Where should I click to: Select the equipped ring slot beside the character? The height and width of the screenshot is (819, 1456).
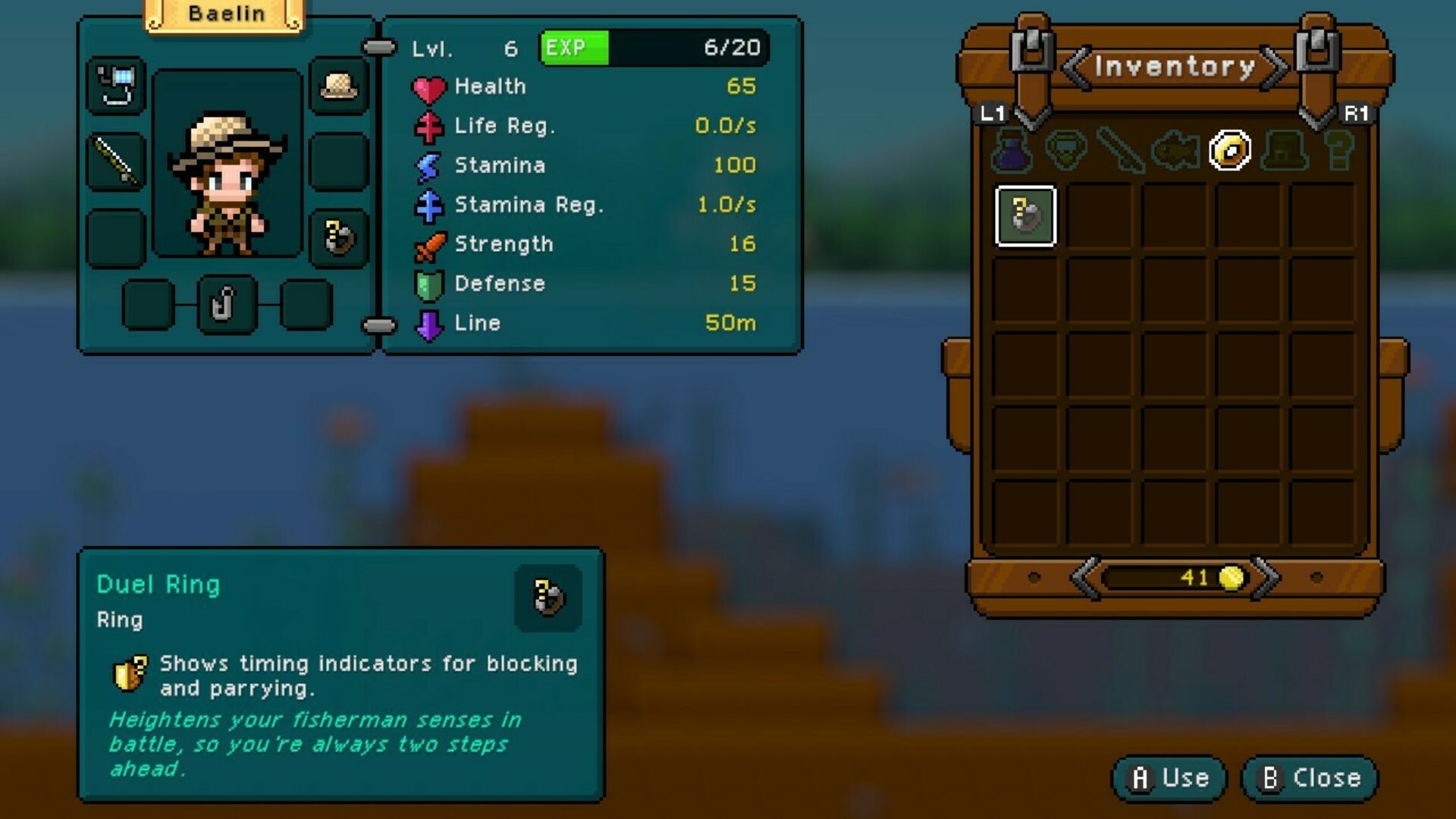coord(339,237)
